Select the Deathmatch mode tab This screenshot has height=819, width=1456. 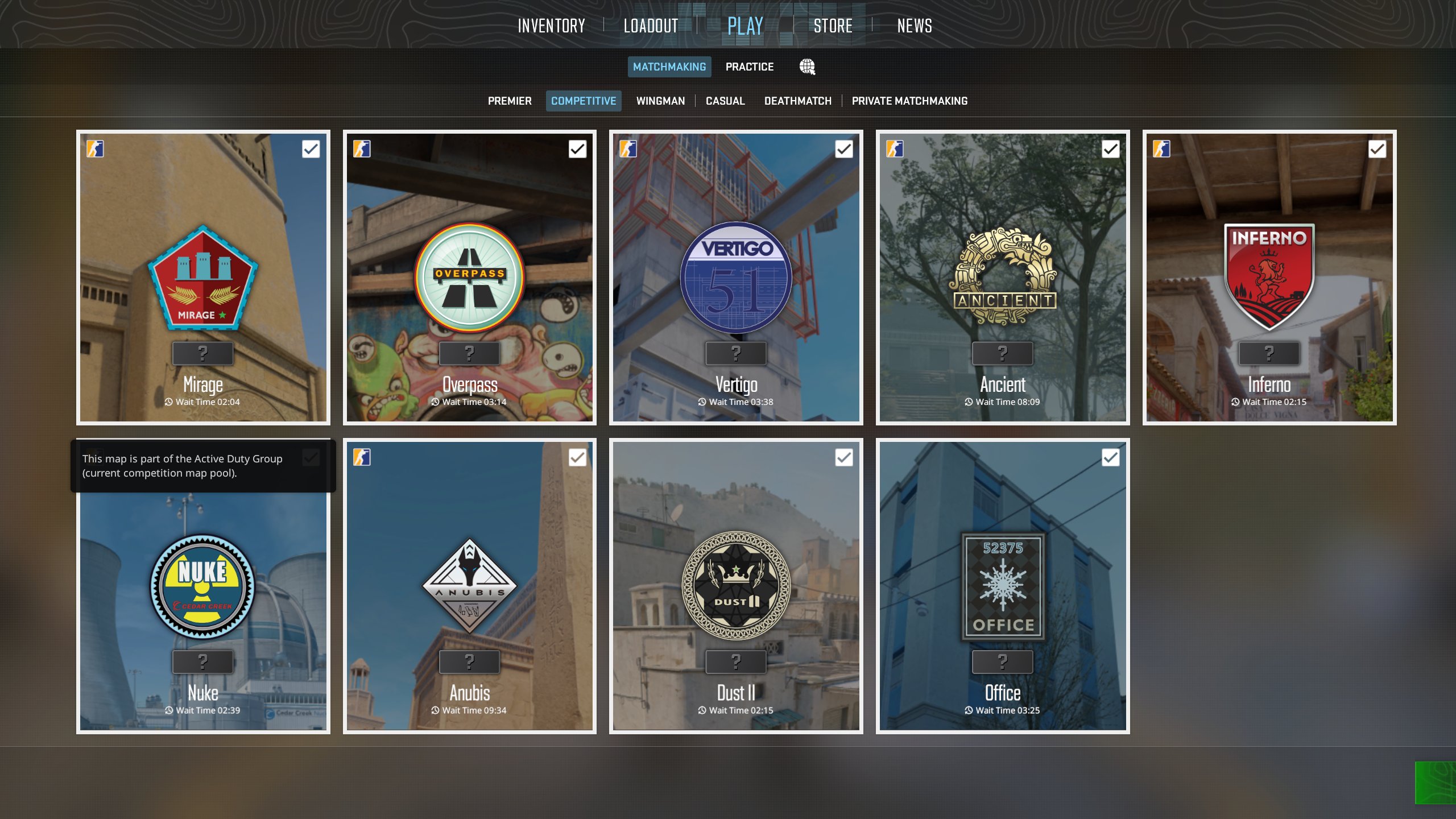(797, 101)
